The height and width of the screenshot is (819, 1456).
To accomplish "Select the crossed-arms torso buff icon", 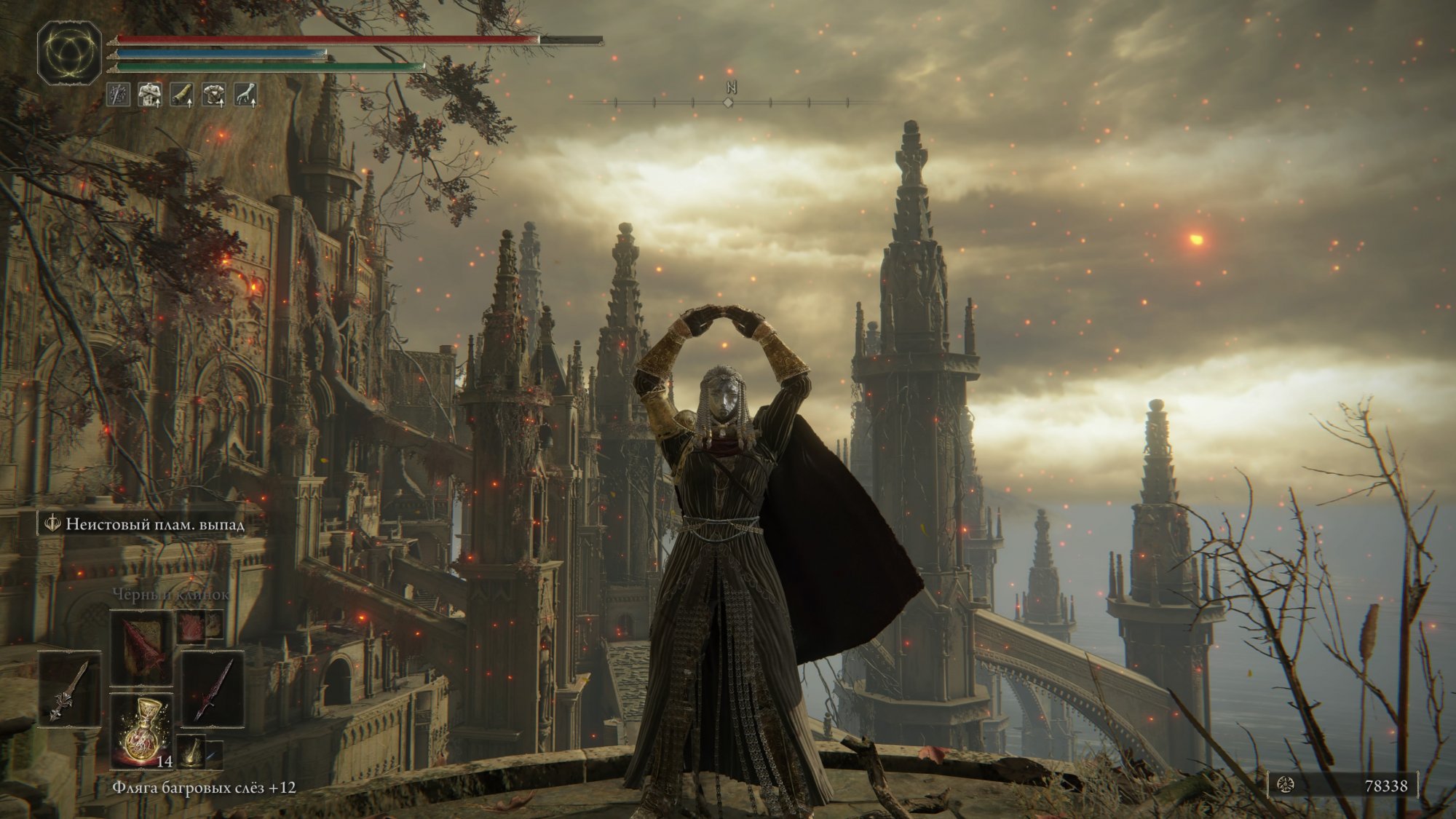I will [x=151, y=95].
